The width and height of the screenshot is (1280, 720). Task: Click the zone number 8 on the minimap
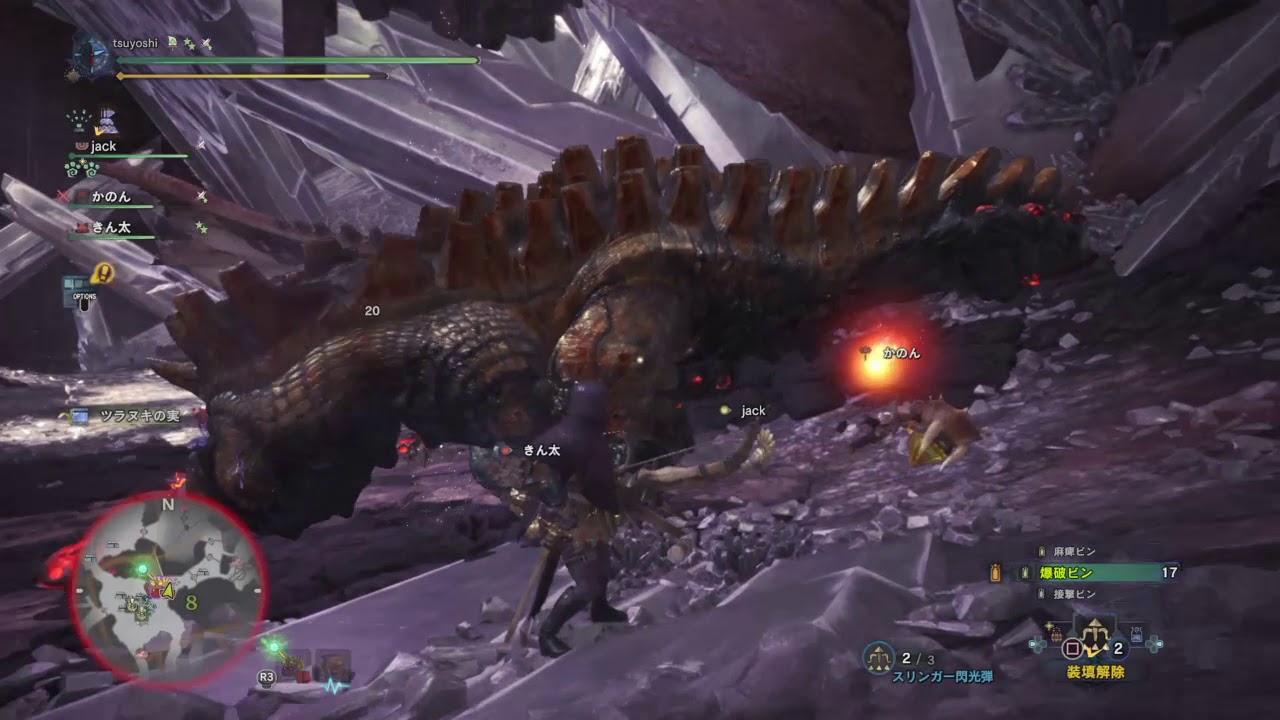point(190,603)
